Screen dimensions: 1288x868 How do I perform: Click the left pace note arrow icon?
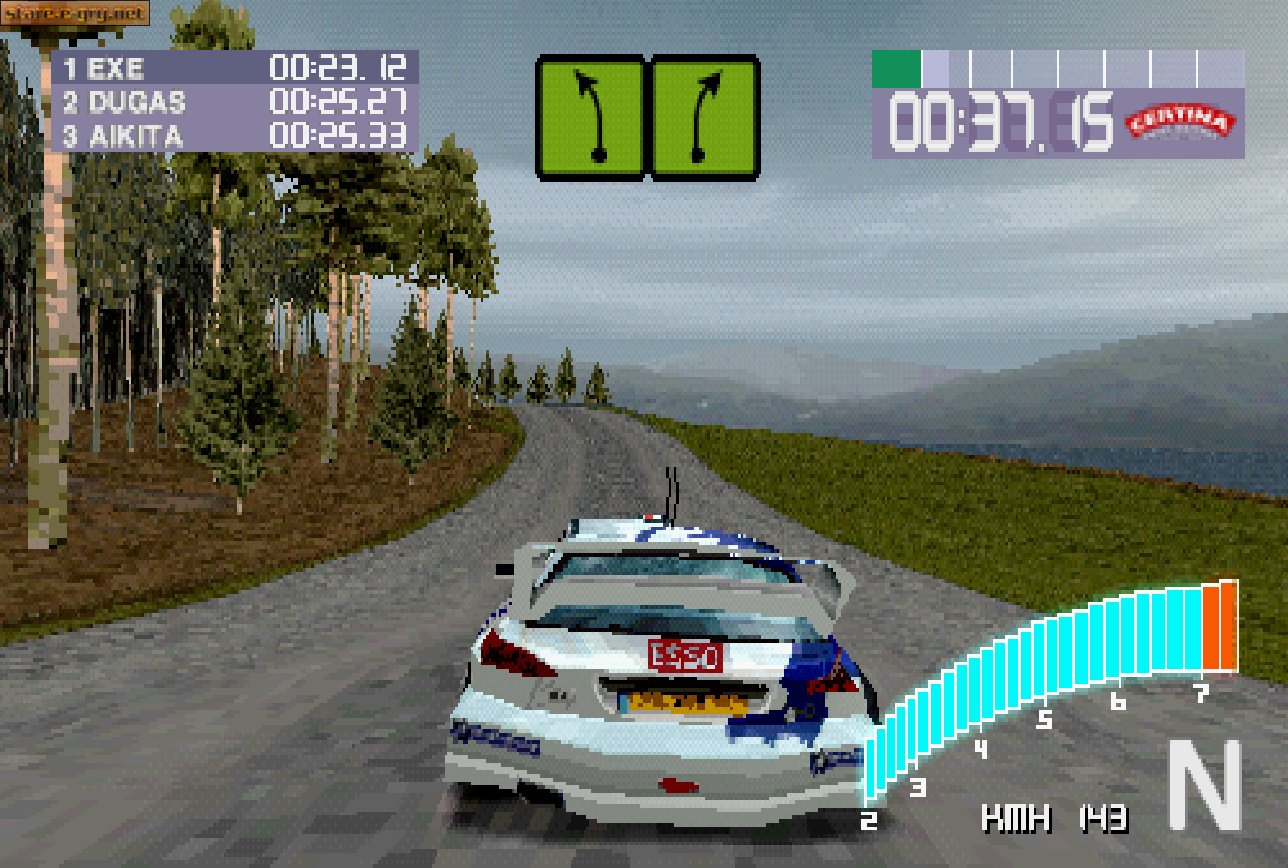tap(590, 118)
